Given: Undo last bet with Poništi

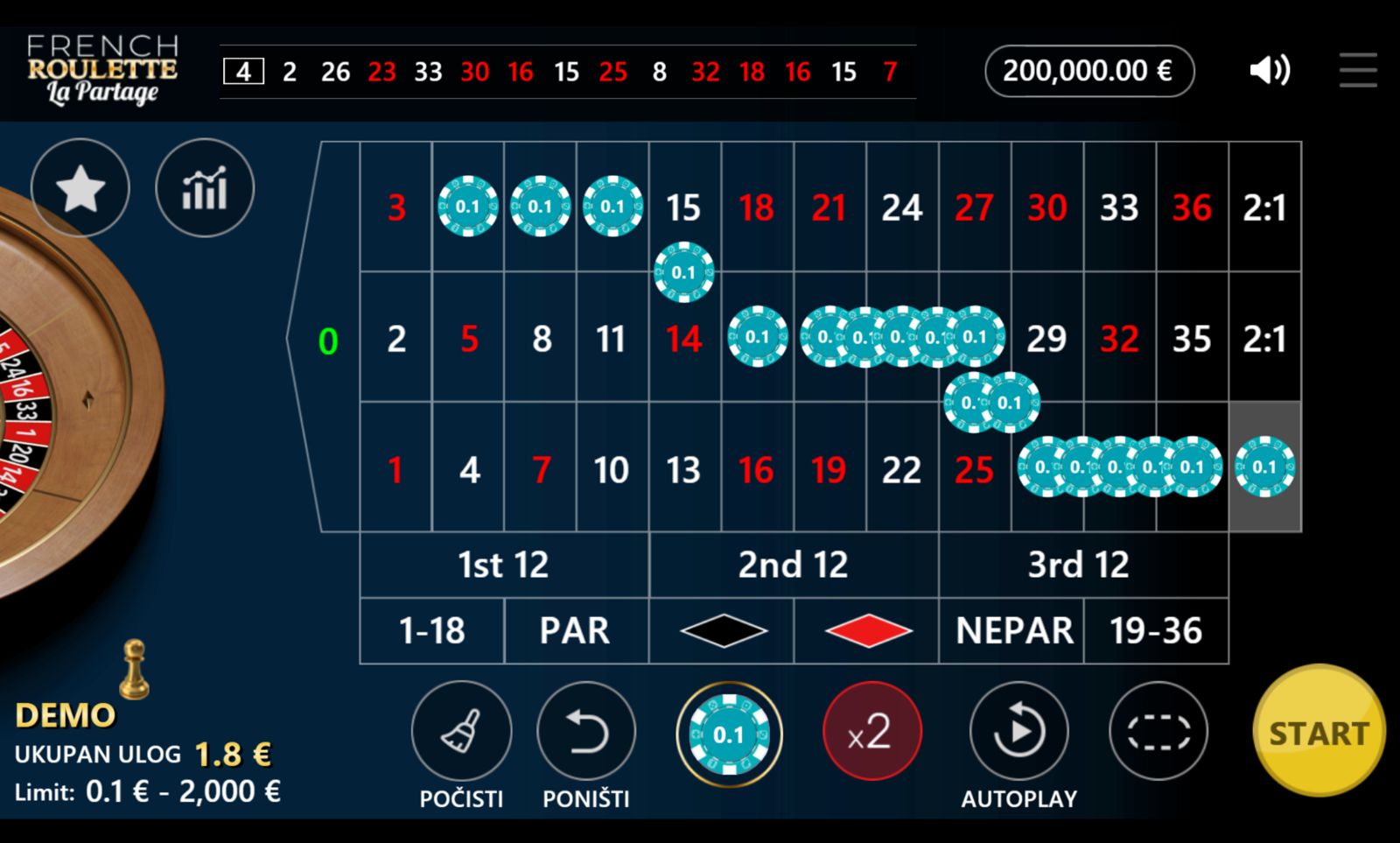Looking at the screenshot, I should click(x=585, y=732).
